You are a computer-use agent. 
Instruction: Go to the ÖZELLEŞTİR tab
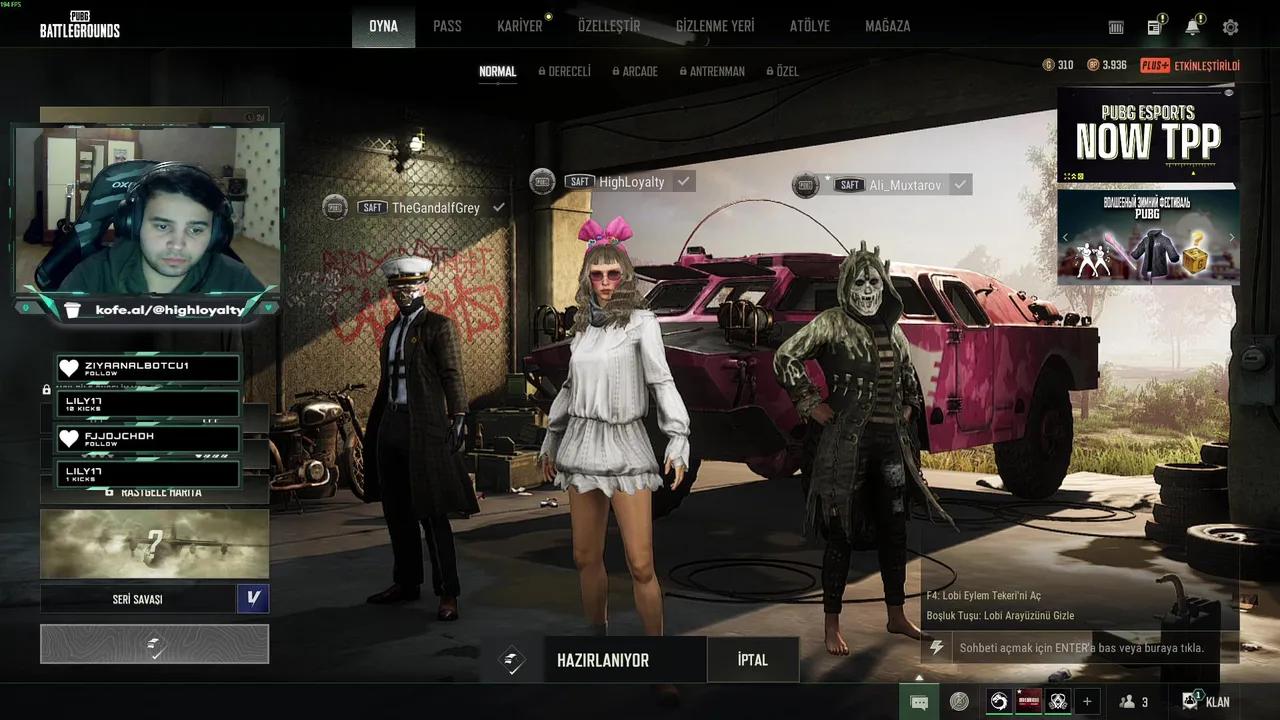(x=608, y=26)
